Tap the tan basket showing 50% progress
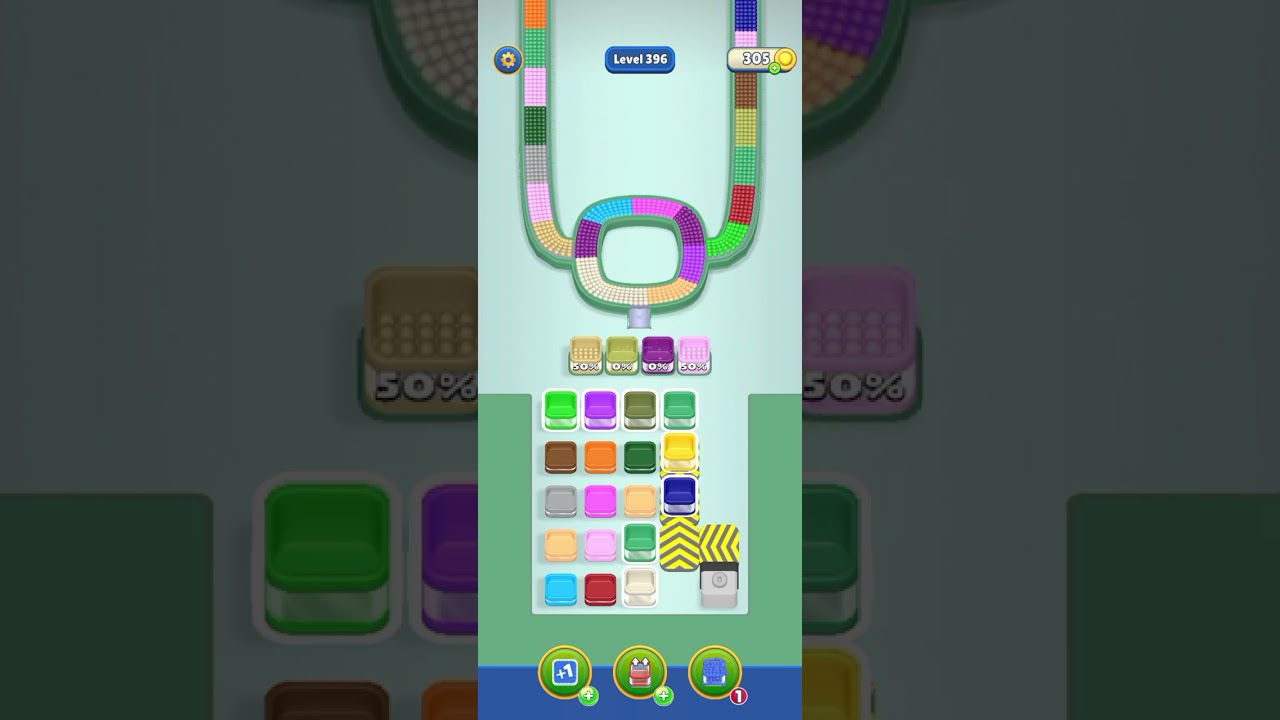The width and height of the screenshot is (1280, 720). click(x=585, y=355)
